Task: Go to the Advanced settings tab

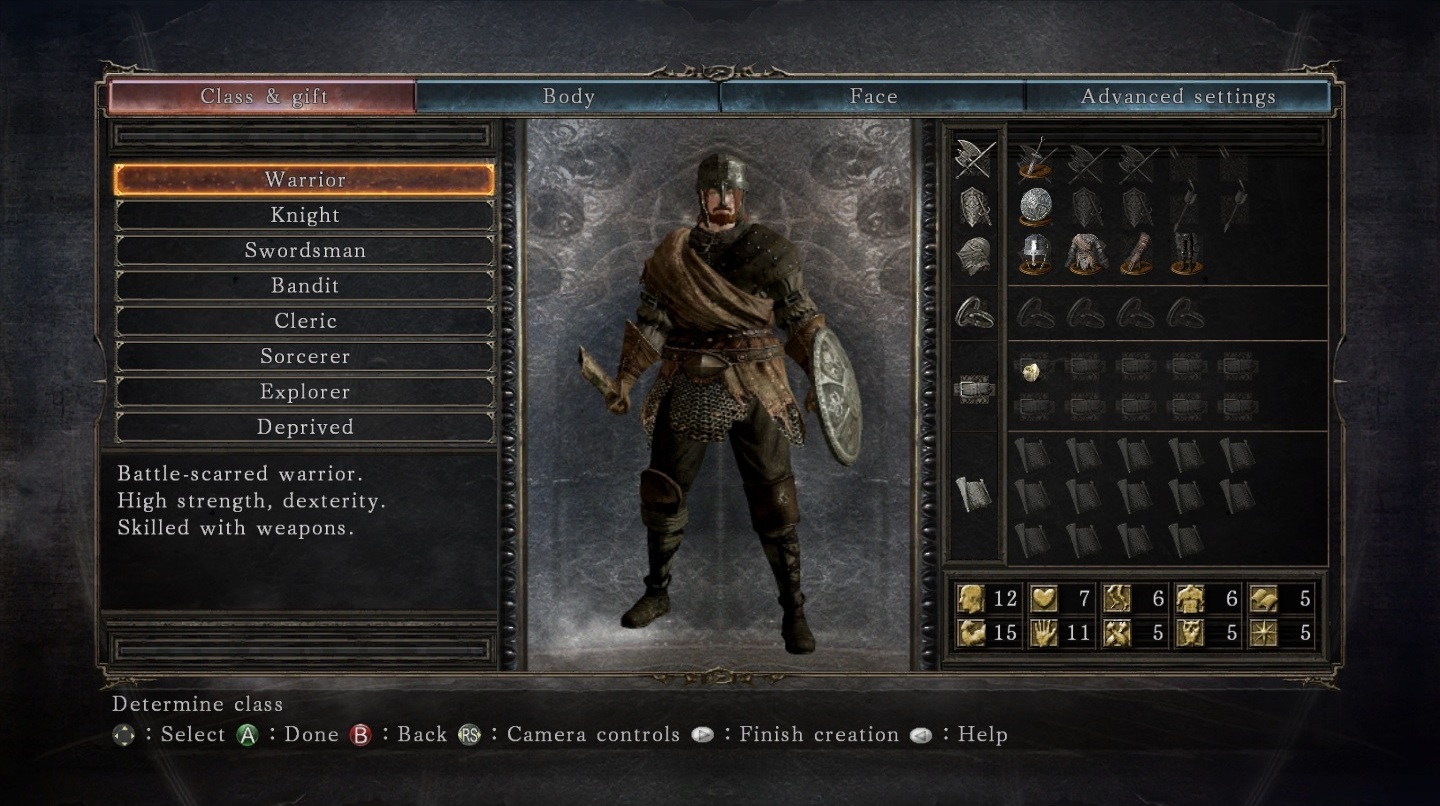Action: 1178,97
